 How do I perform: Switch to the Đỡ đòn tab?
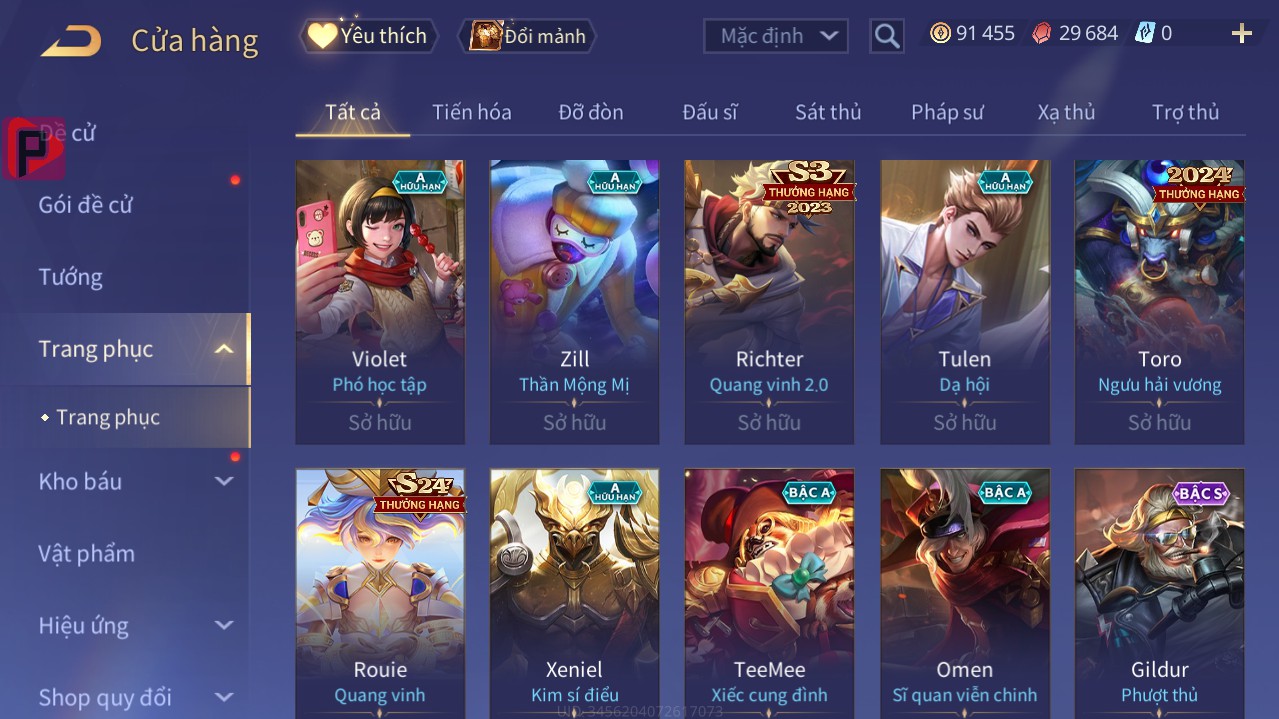point(591,112)
